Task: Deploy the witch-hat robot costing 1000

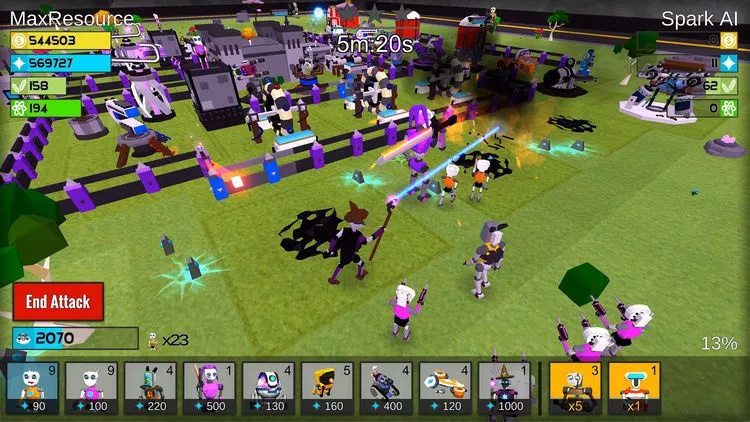Action: click(504, 388)
